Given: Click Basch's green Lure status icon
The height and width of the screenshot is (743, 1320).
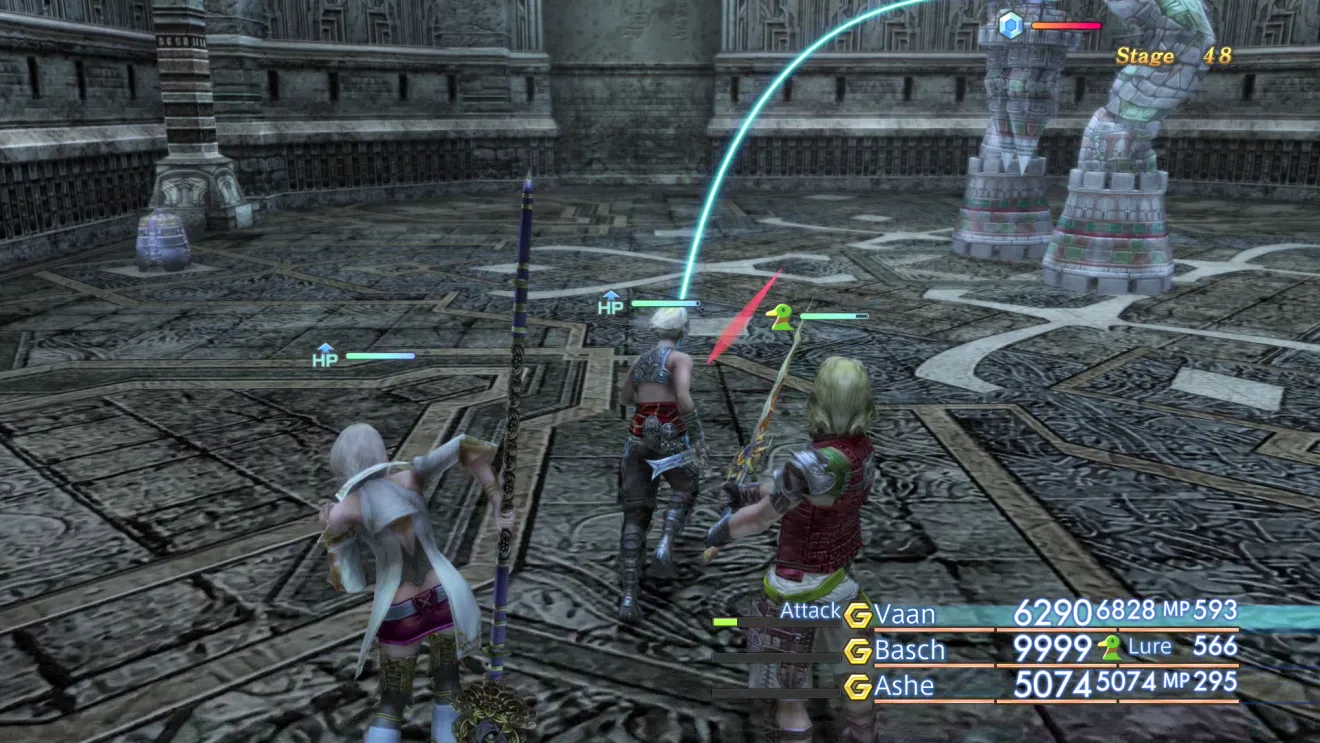Looking at the screenshot, I should coord(1109,648).
